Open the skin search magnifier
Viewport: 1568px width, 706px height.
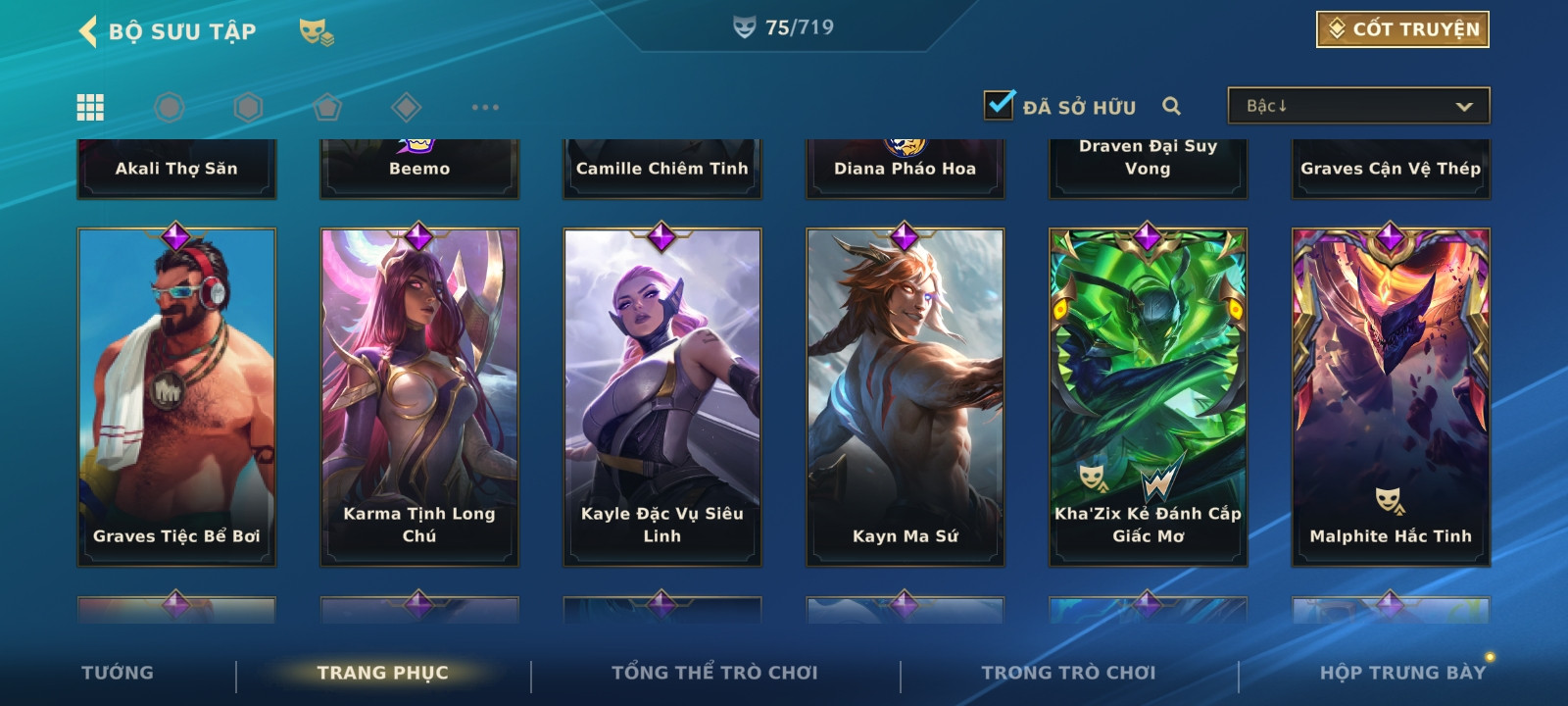[1171, 106]
